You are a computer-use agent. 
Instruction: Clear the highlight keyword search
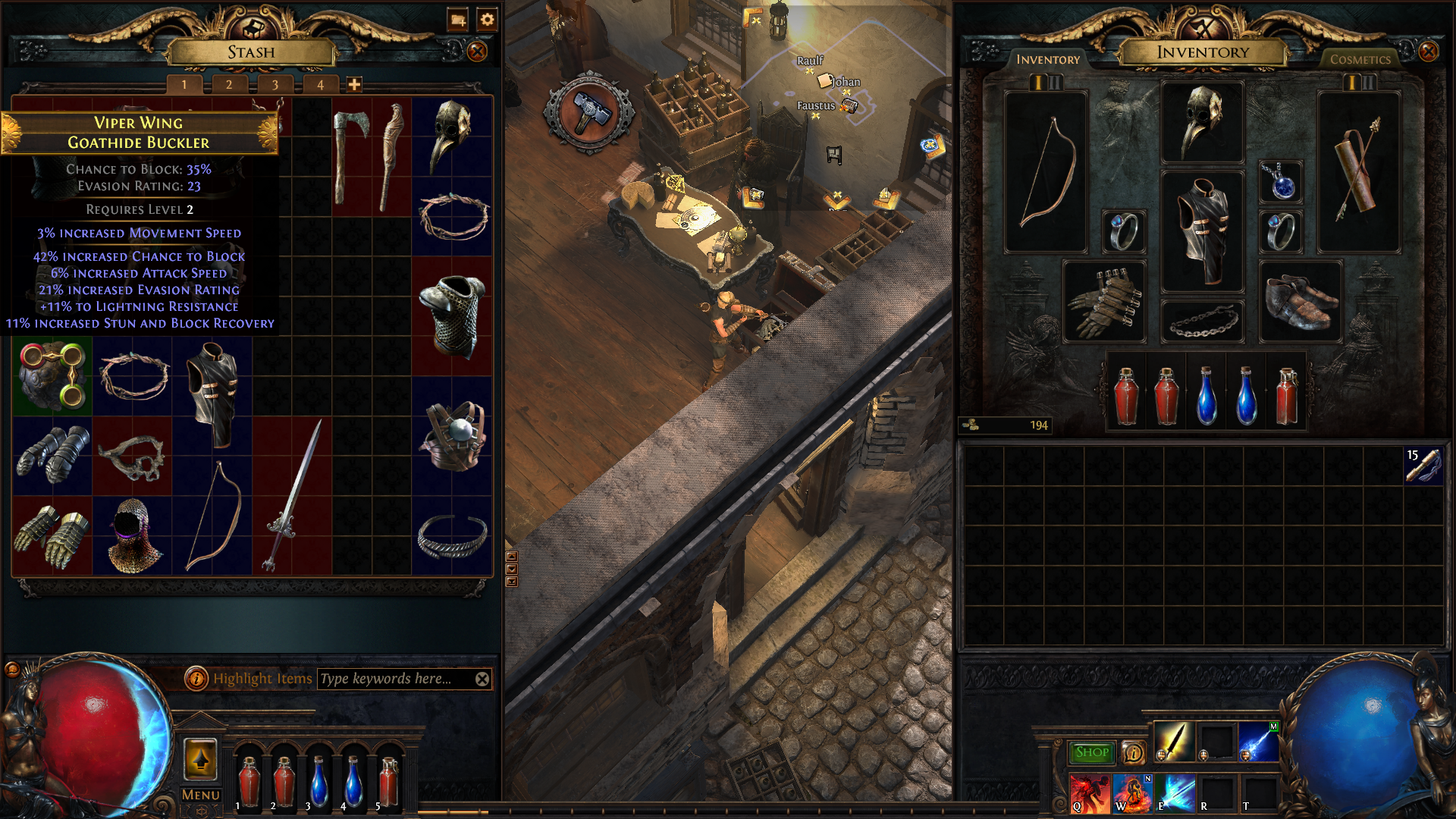point(482,679)
